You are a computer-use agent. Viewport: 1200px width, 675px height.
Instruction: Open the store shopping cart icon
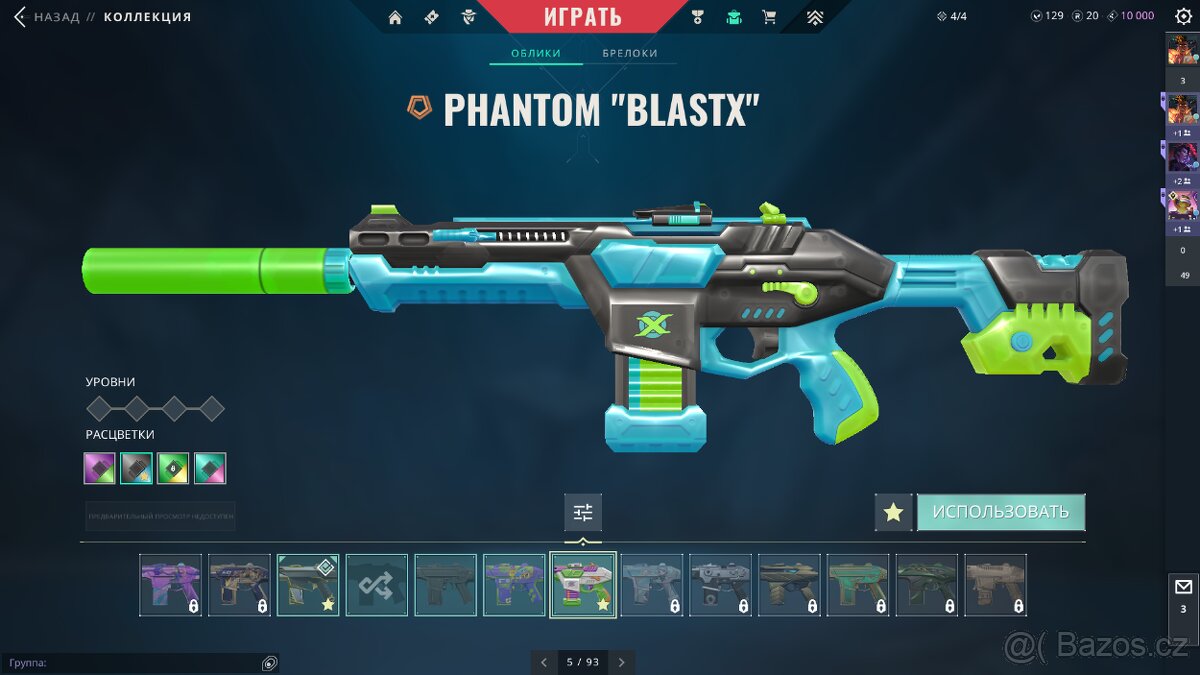[x=769, y=17]
